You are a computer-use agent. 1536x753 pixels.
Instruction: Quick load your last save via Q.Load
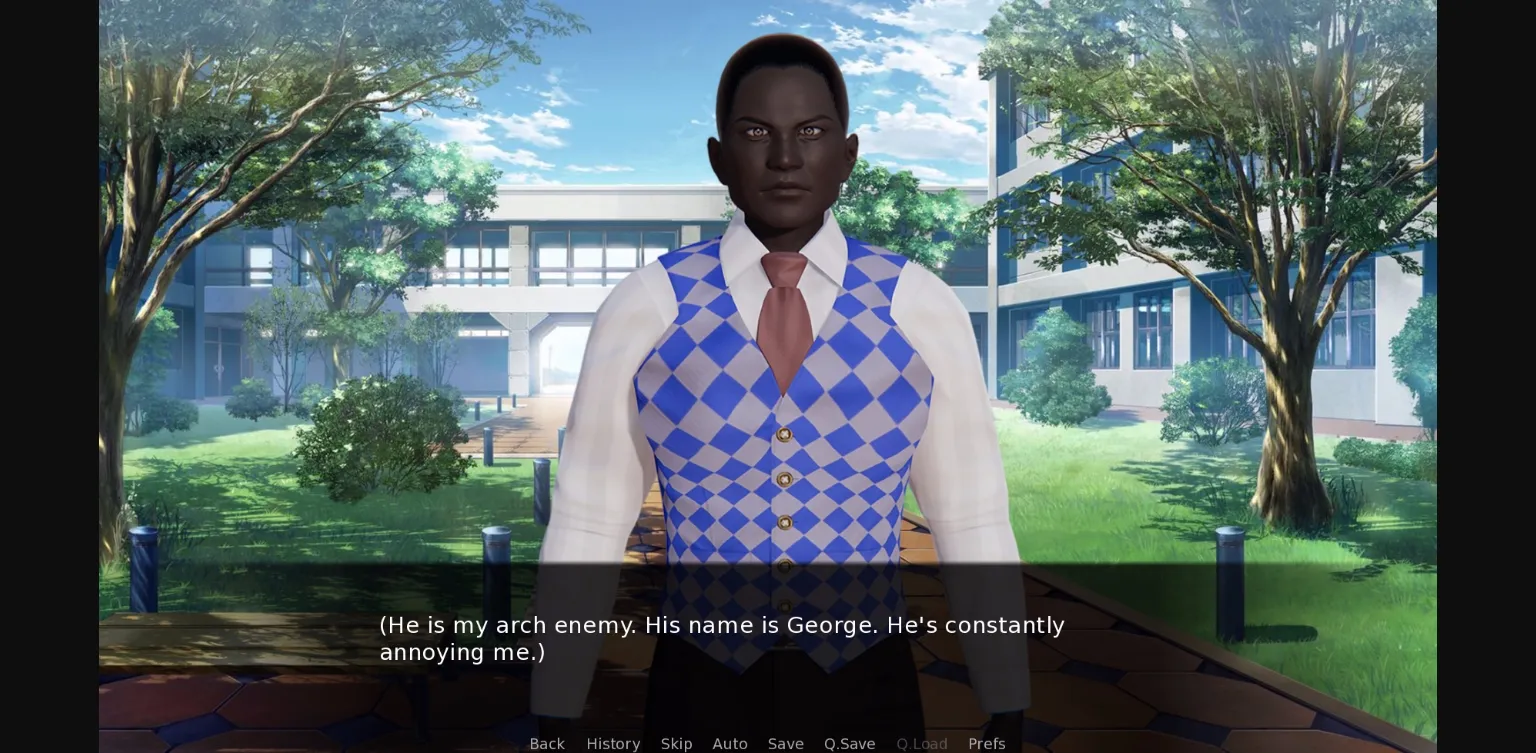(x=921, y=744)
